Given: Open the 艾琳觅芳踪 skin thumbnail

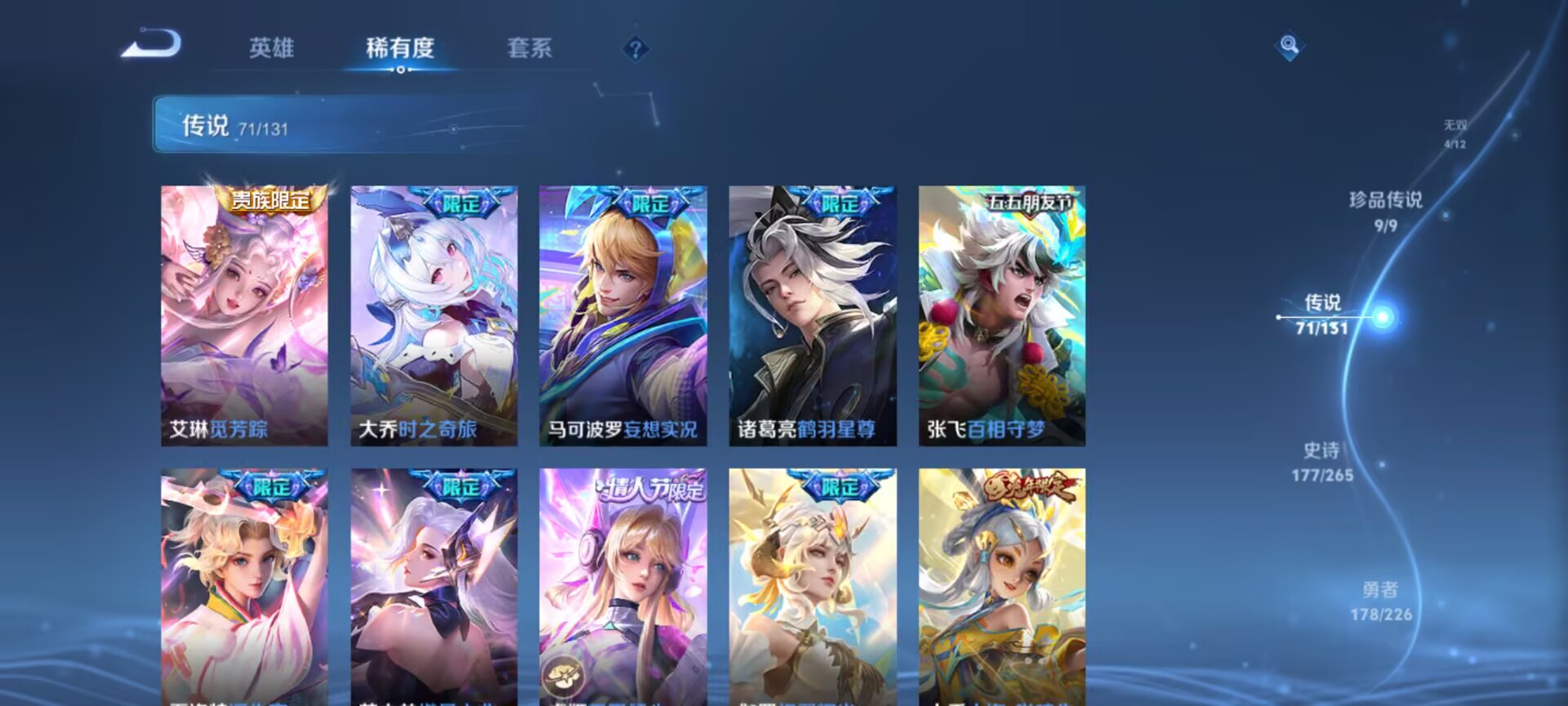Looking at the screenshot, I should coord(245,311).
